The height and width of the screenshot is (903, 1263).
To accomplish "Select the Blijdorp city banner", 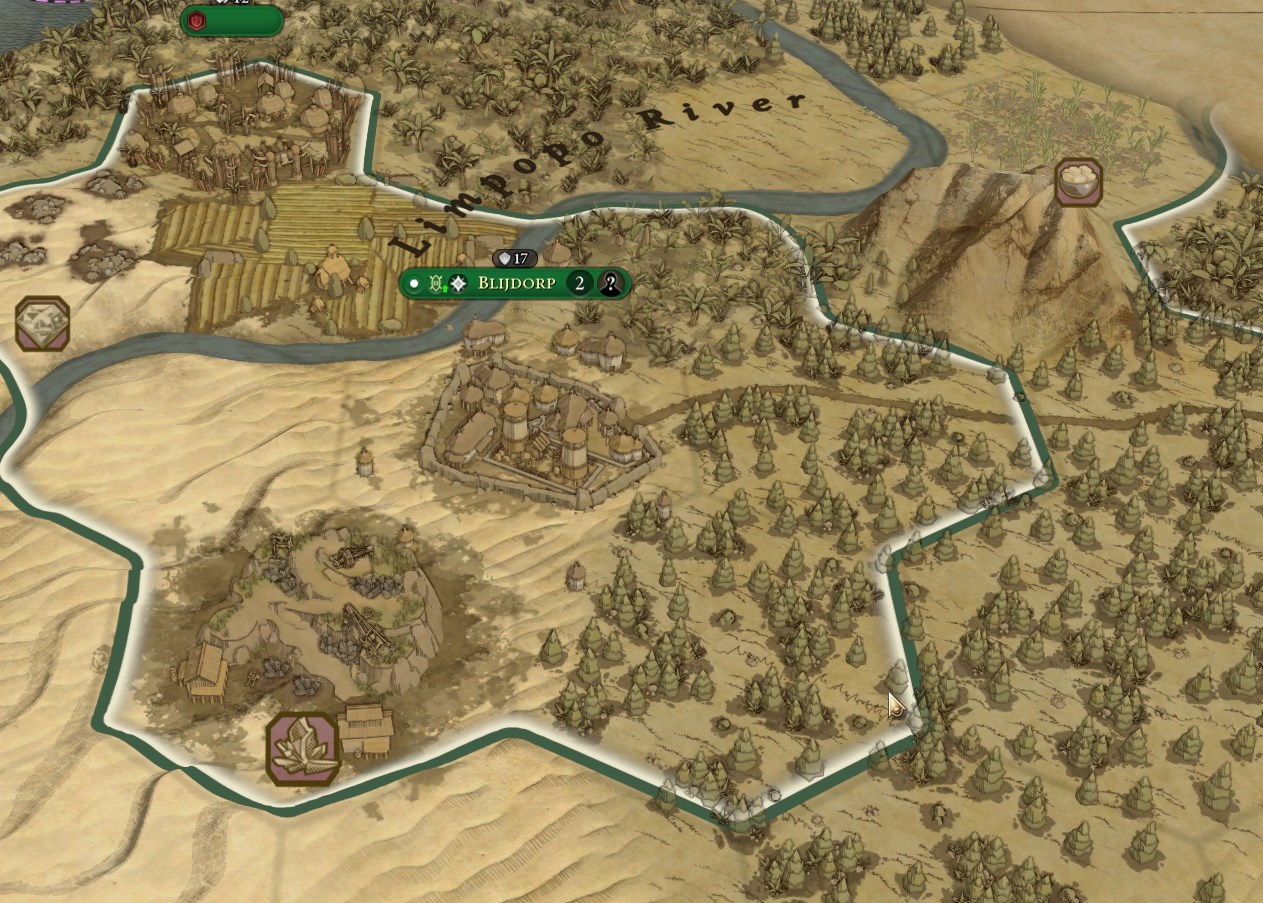I will point(516,284).
